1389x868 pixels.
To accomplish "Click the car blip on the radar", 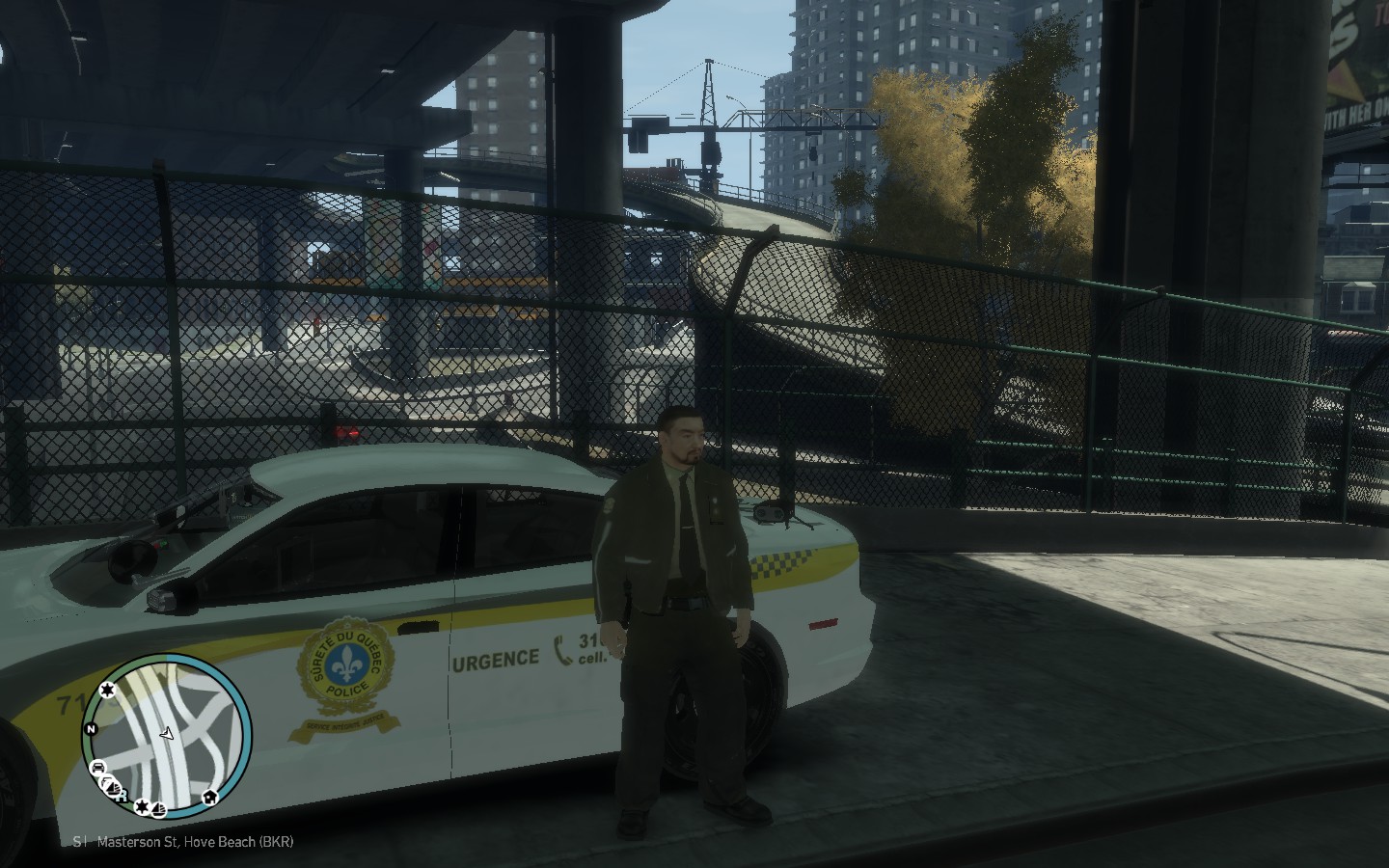I will 98,769.
